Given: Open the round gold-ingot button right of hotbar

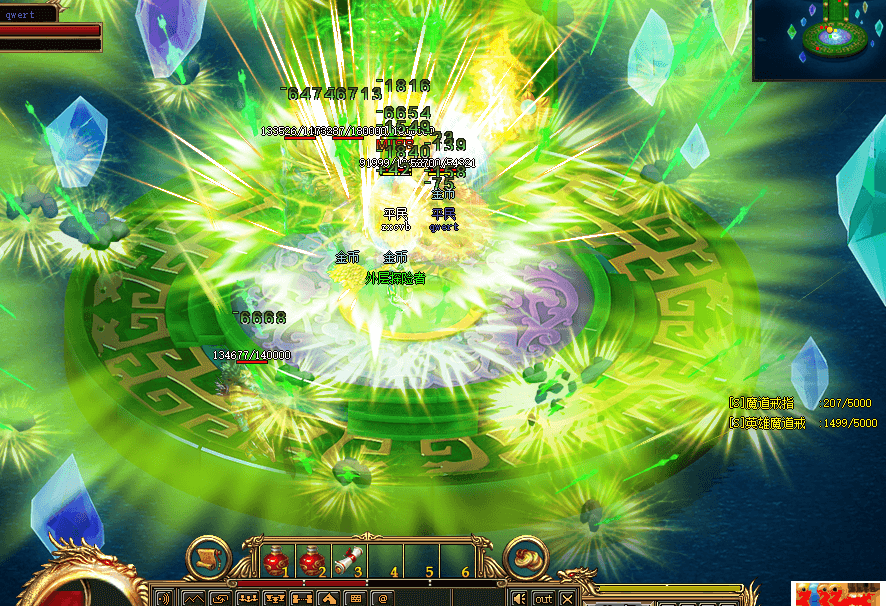Looking at the screenshot, I should tap(527, 558).
